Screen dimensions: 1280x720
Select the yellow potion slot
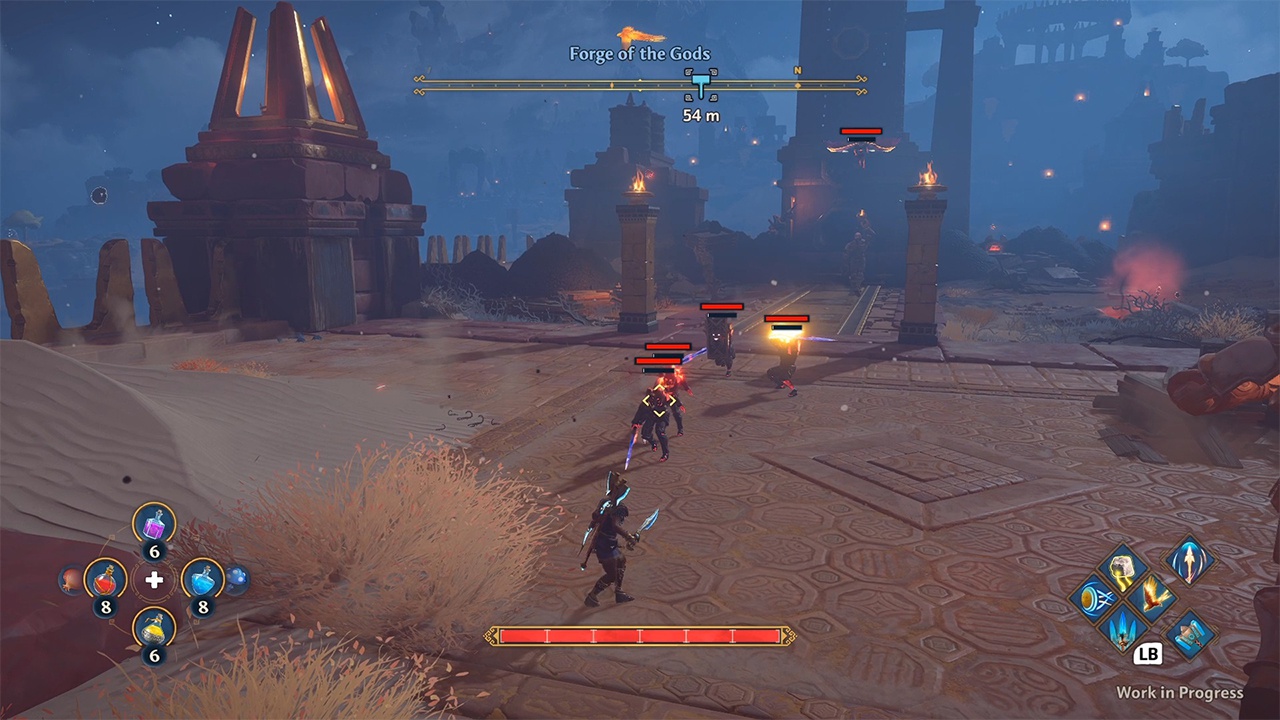154,628
